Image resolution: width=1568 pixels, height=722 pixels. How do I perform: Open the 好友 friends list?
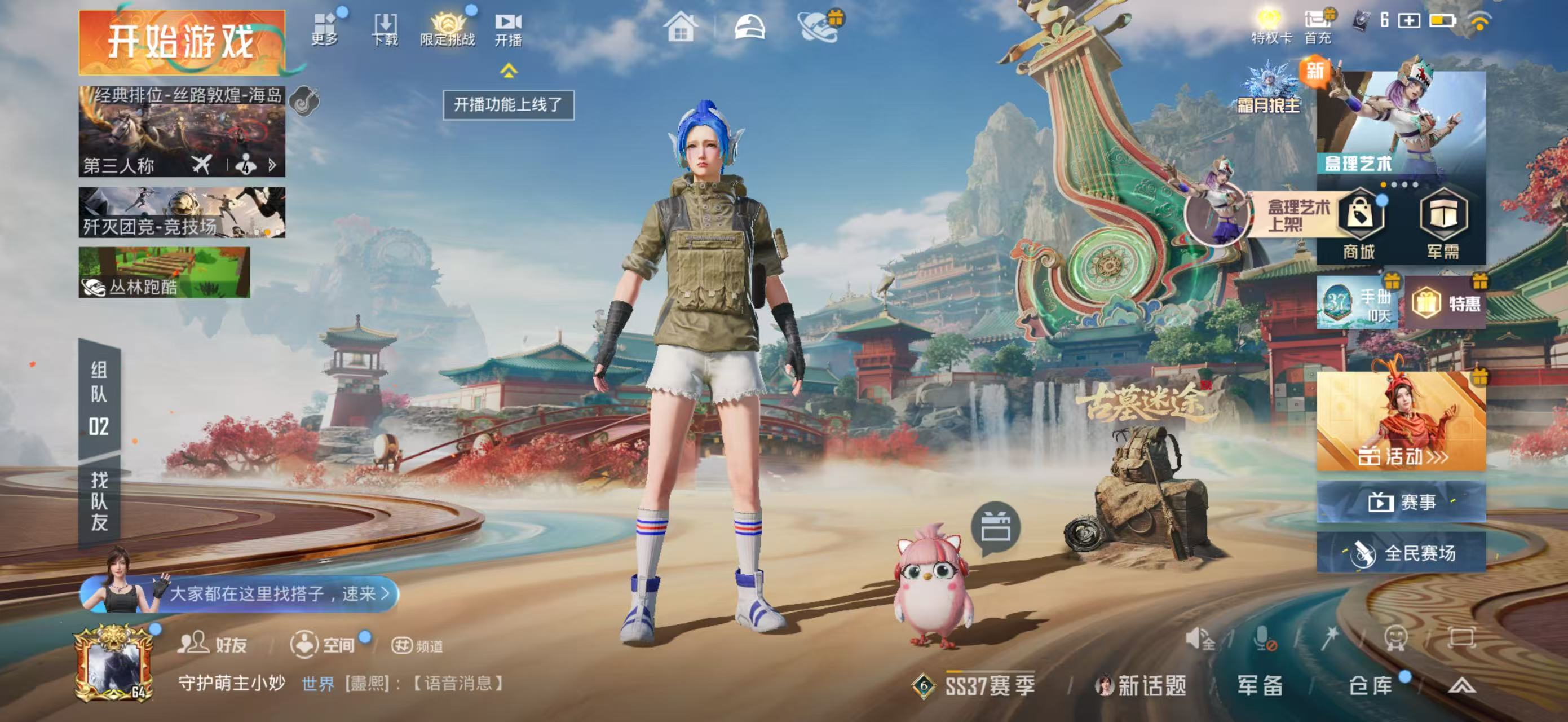tap(212, 644)
